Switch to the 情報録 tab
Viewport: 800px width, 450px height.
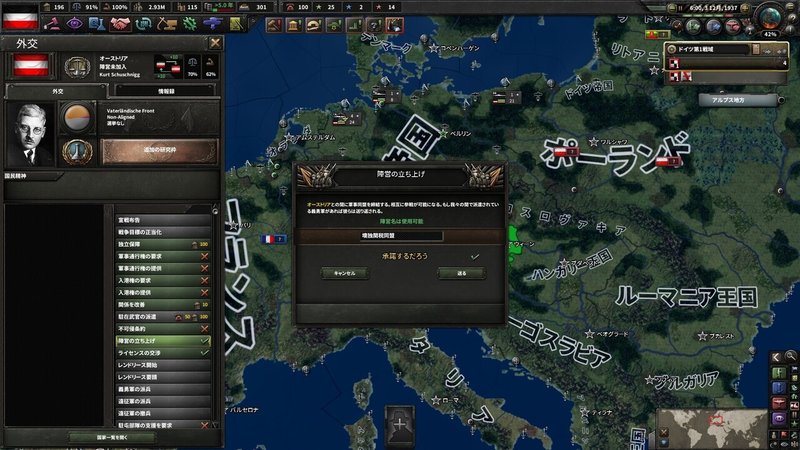click(x=164, y=90)
